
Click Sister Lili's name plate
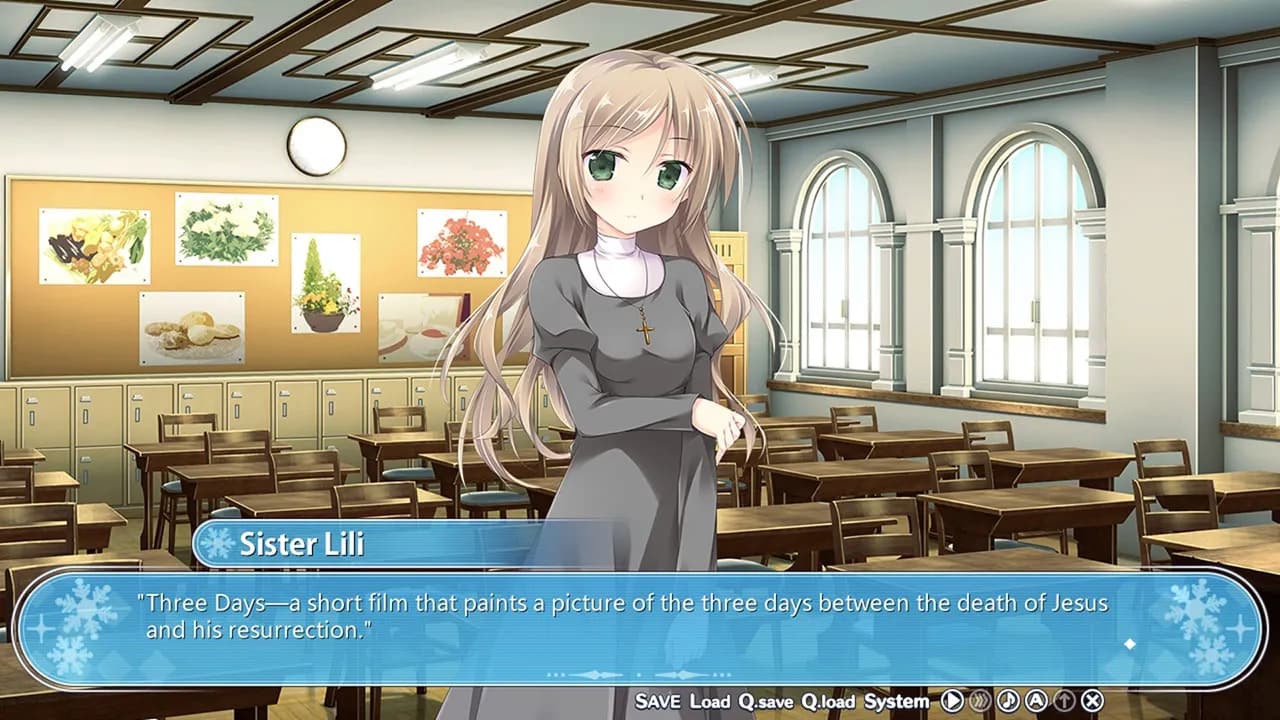pos(300,543)
